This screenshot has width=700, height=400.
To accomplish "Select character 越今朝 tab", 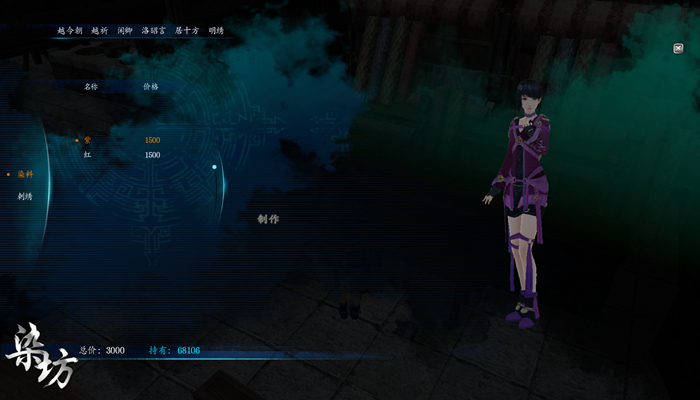I will [70, 31].
